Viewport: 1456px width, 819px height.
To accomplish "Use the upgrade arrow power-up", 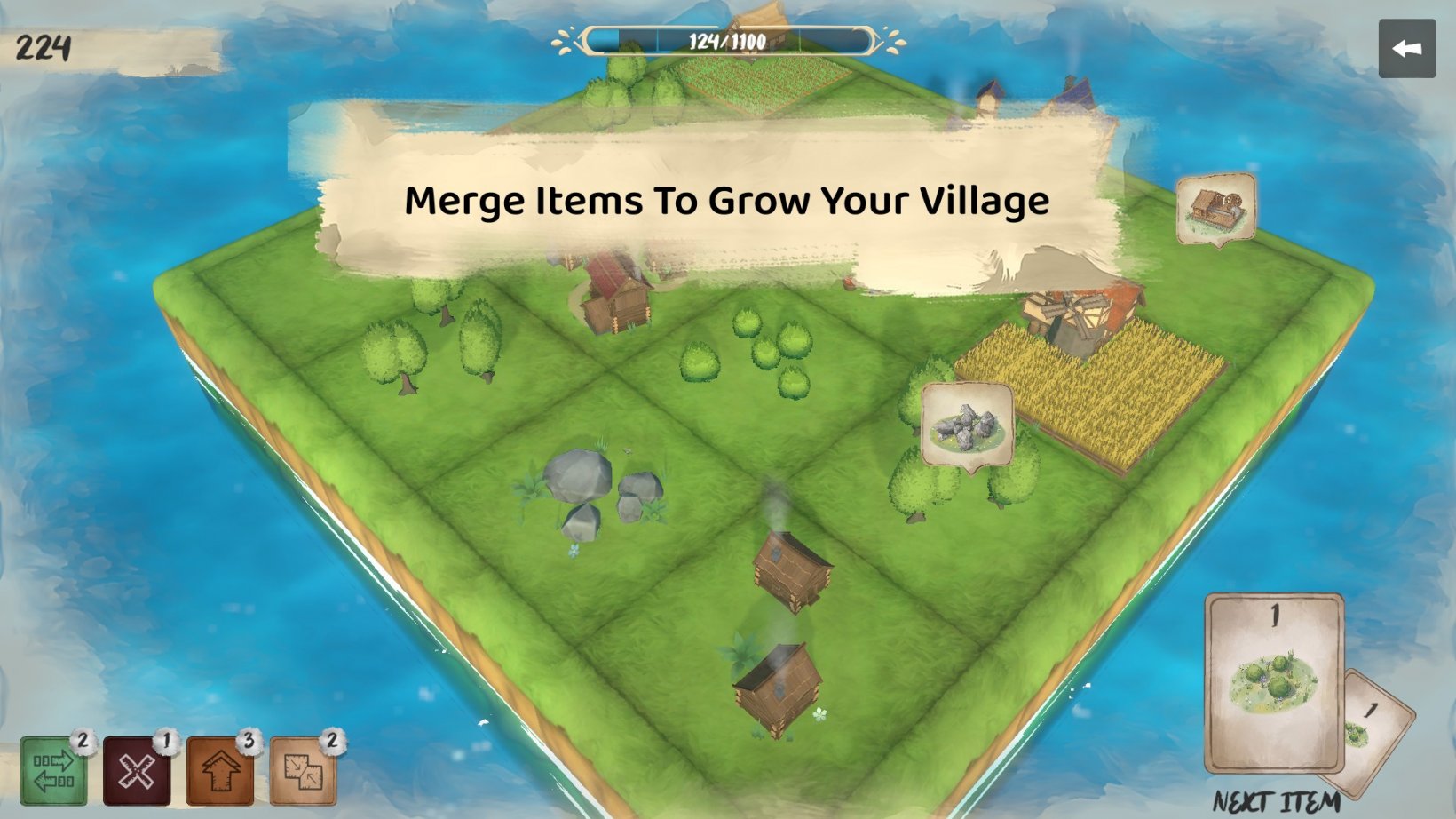I will 223,773.
